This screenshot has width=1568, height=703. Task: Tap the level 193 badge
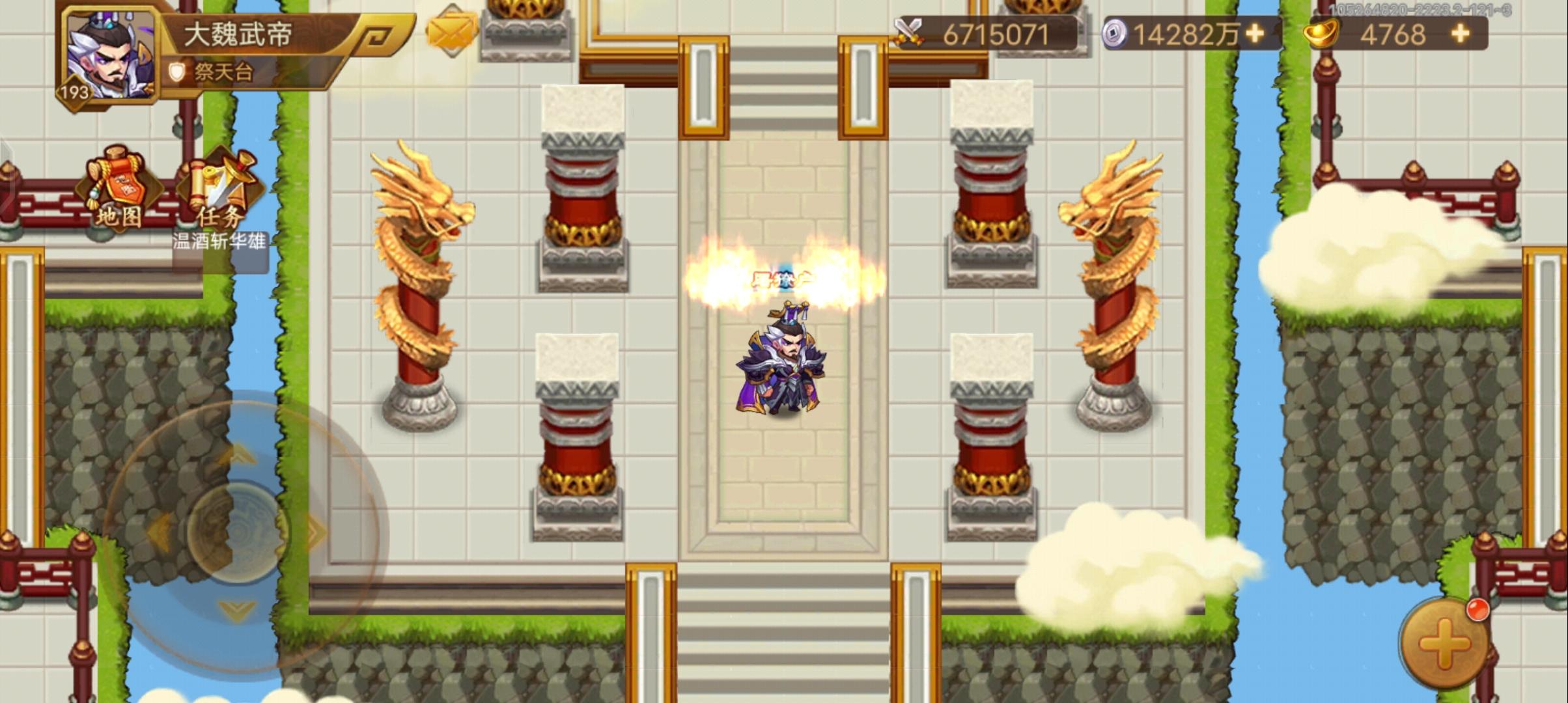(x=73, y=93)
